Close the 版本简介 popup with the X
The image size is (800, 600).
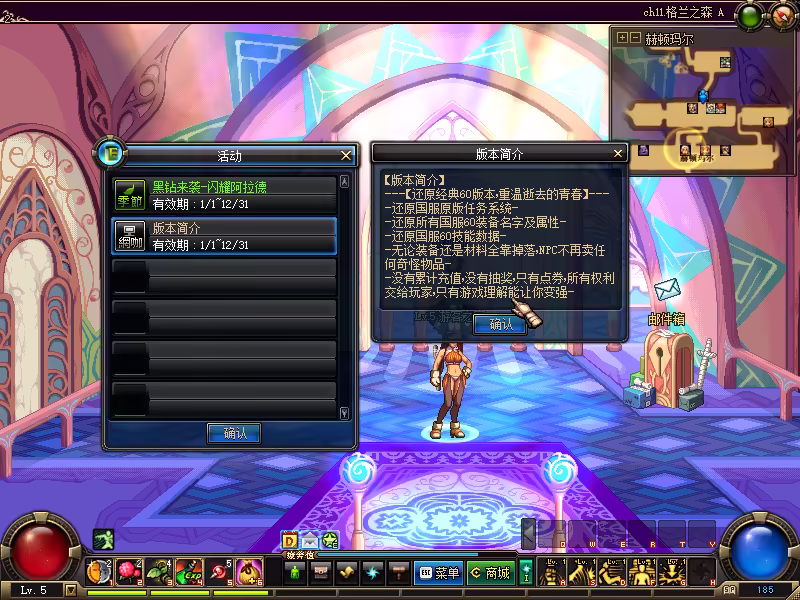(617, 153)
